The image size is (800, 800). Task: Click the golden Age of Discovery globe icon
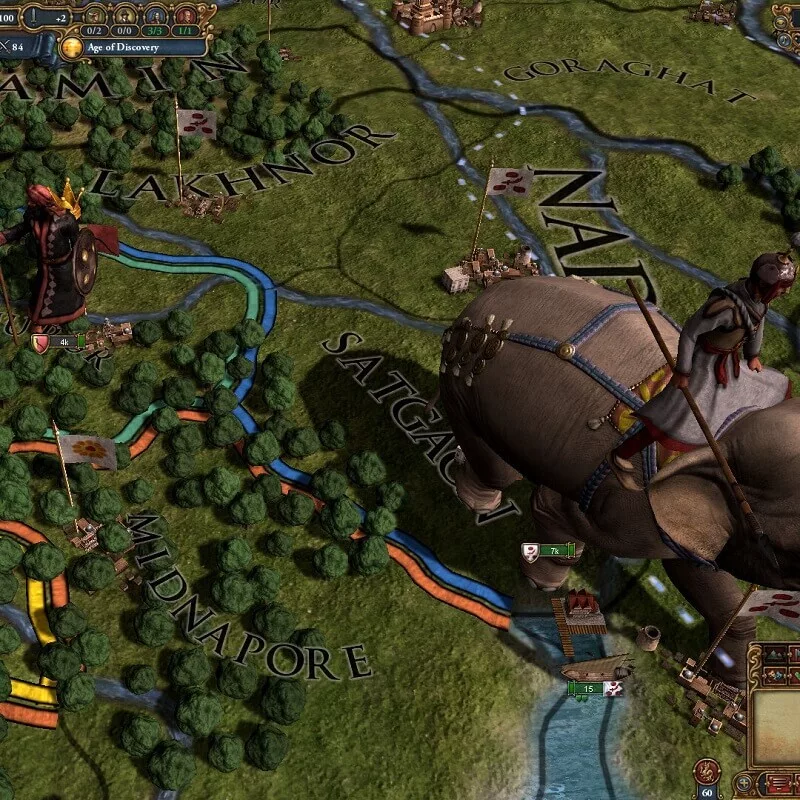point(72,46)
